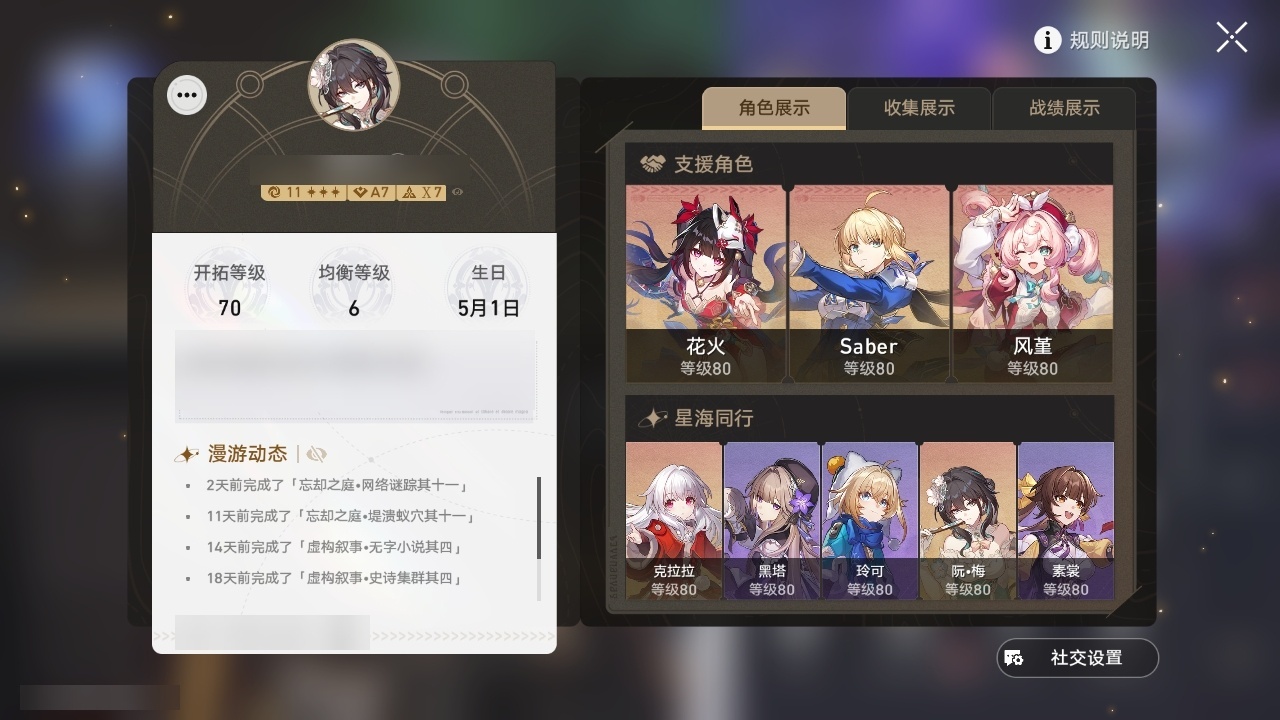
Task: Open the more options (...) menu on profile
Action: pyautogui.click(x=186, y=94)
